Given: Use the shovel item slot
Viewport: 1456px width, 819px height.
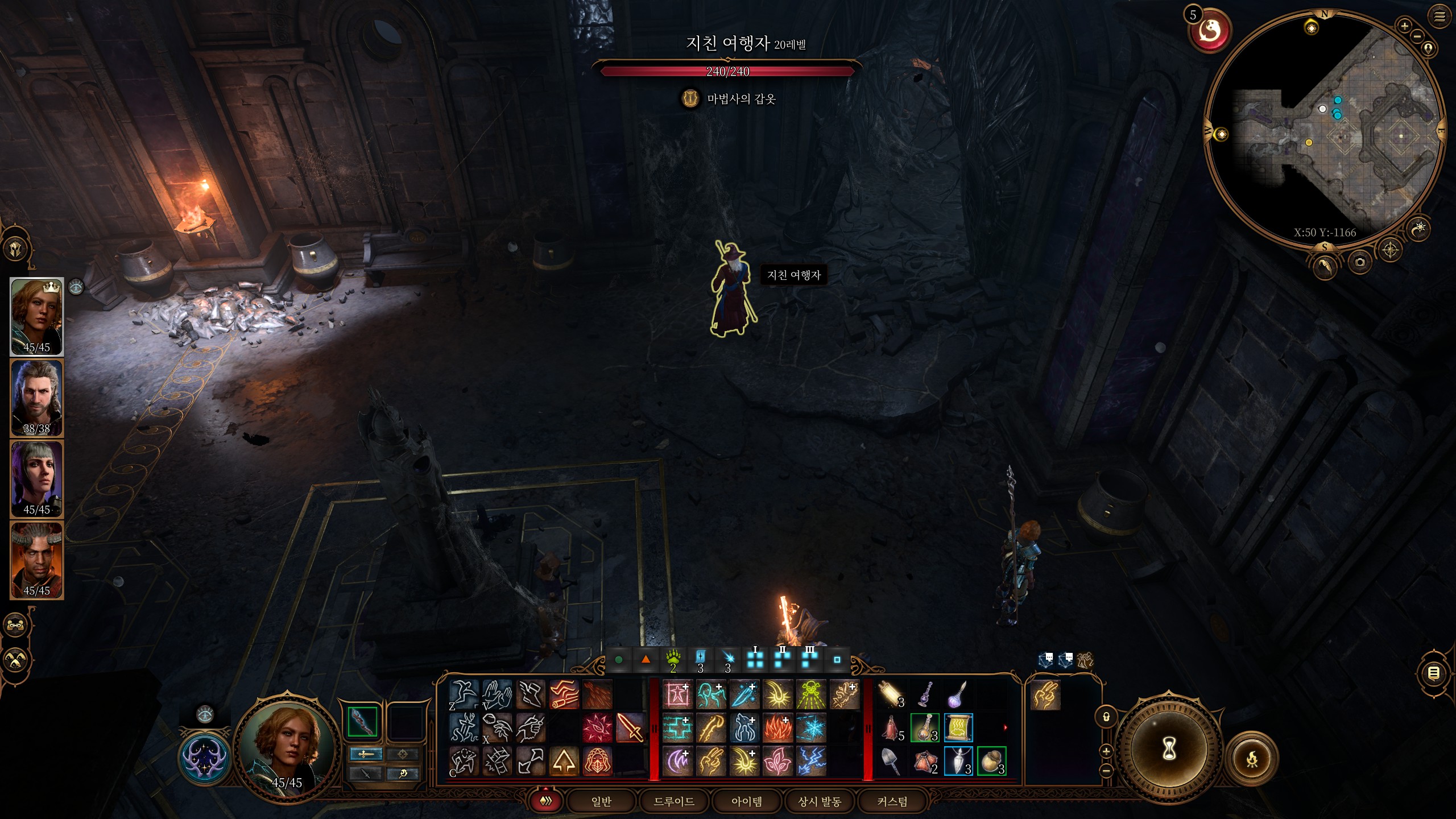Looking at the screenshot, I should pos(891,761).
